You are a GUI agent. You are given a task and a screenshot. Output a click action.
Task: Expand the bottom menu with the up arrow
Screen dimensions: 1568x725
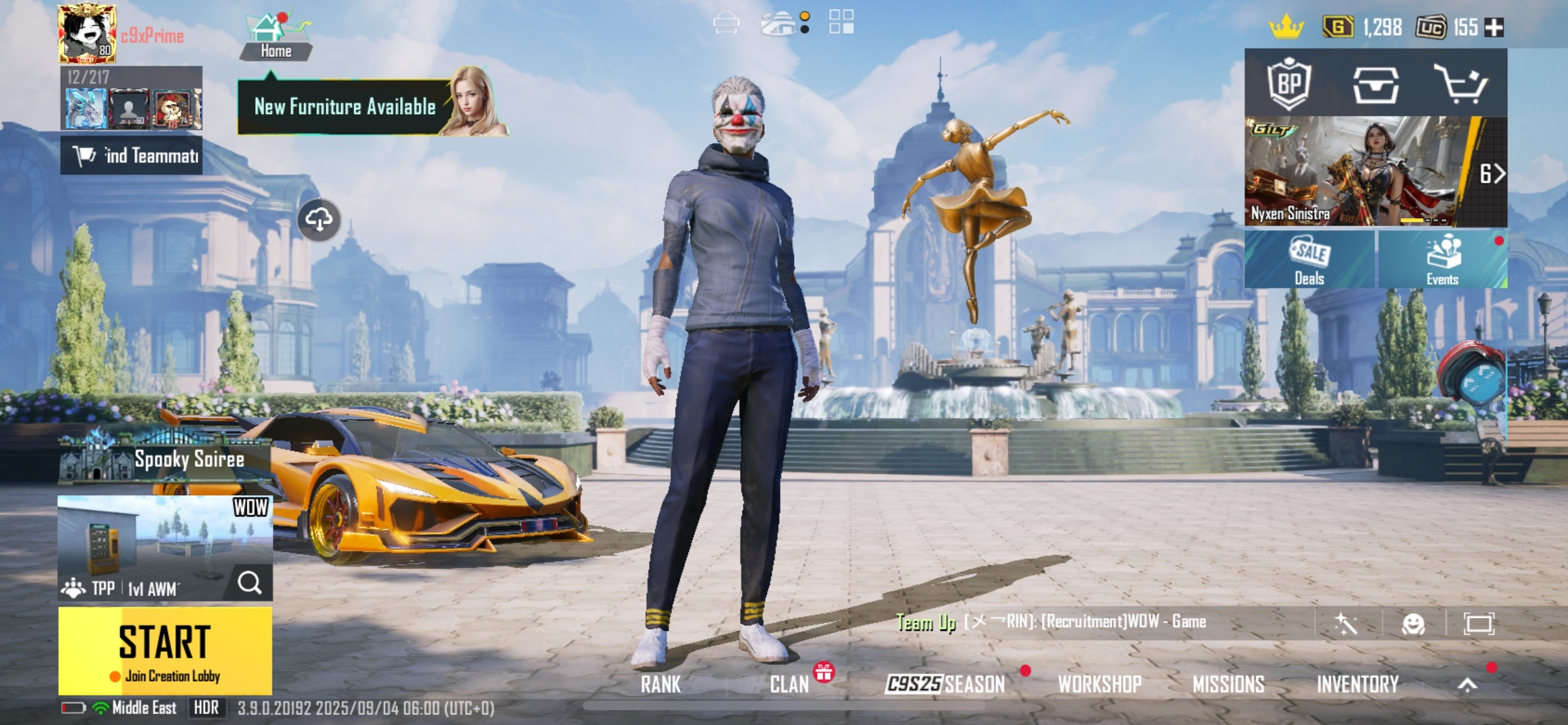pyautogui.click(x=1467, y=684)
